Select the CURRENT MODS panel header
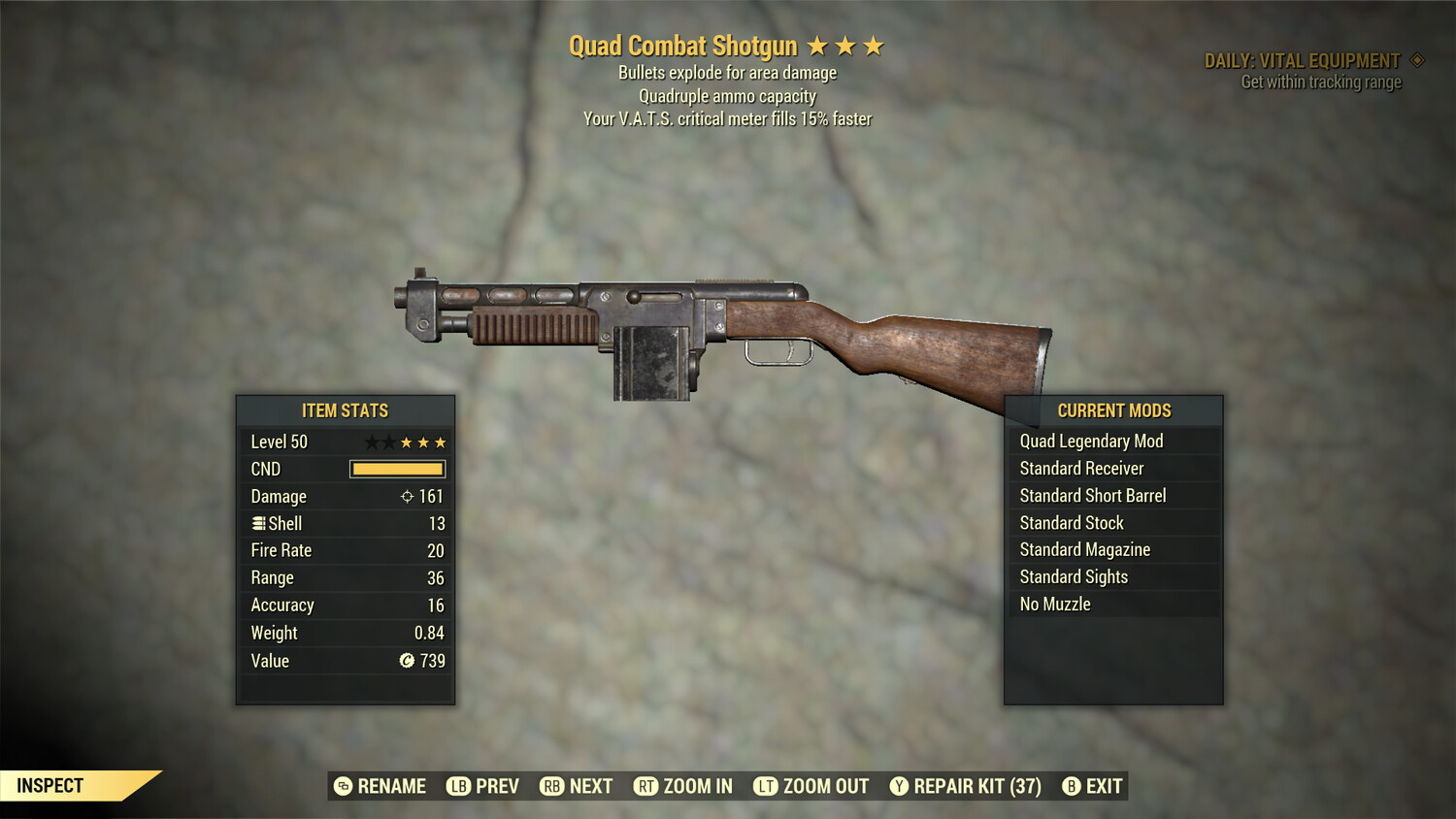Image resolution: width=1456 pixels, height=819 pixels. 1112,410
